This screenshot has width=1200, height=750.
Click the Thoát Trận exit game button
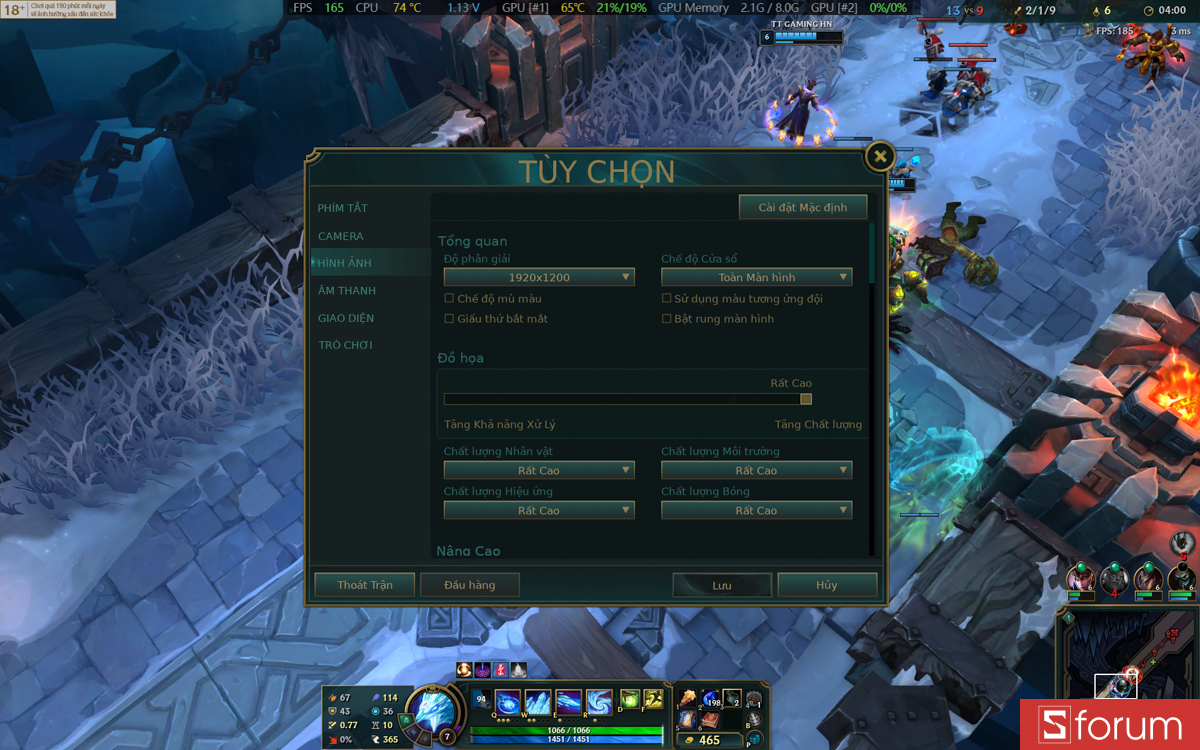tap(365, 585)
